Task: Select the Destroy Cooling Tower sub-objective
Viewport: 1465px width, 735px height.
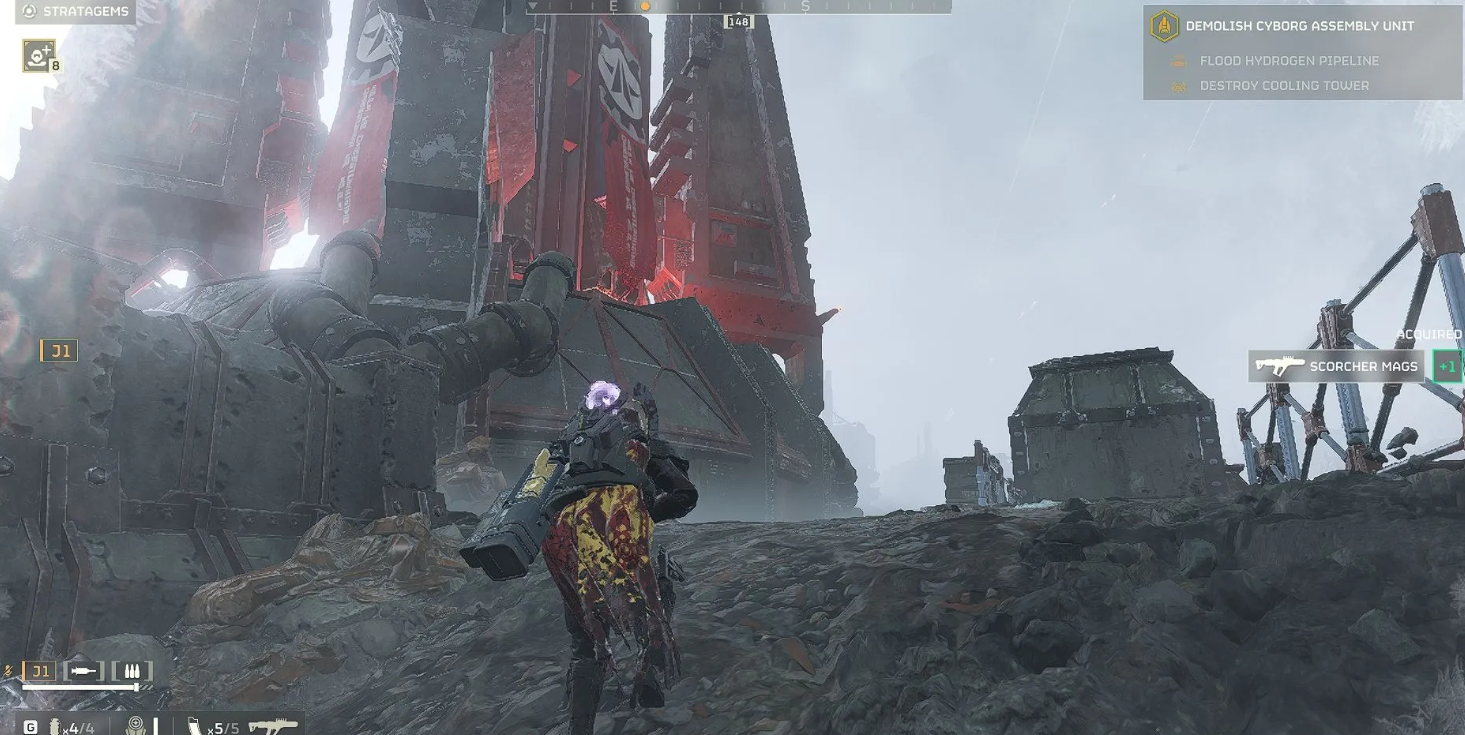Action: tap(1283, 86)
